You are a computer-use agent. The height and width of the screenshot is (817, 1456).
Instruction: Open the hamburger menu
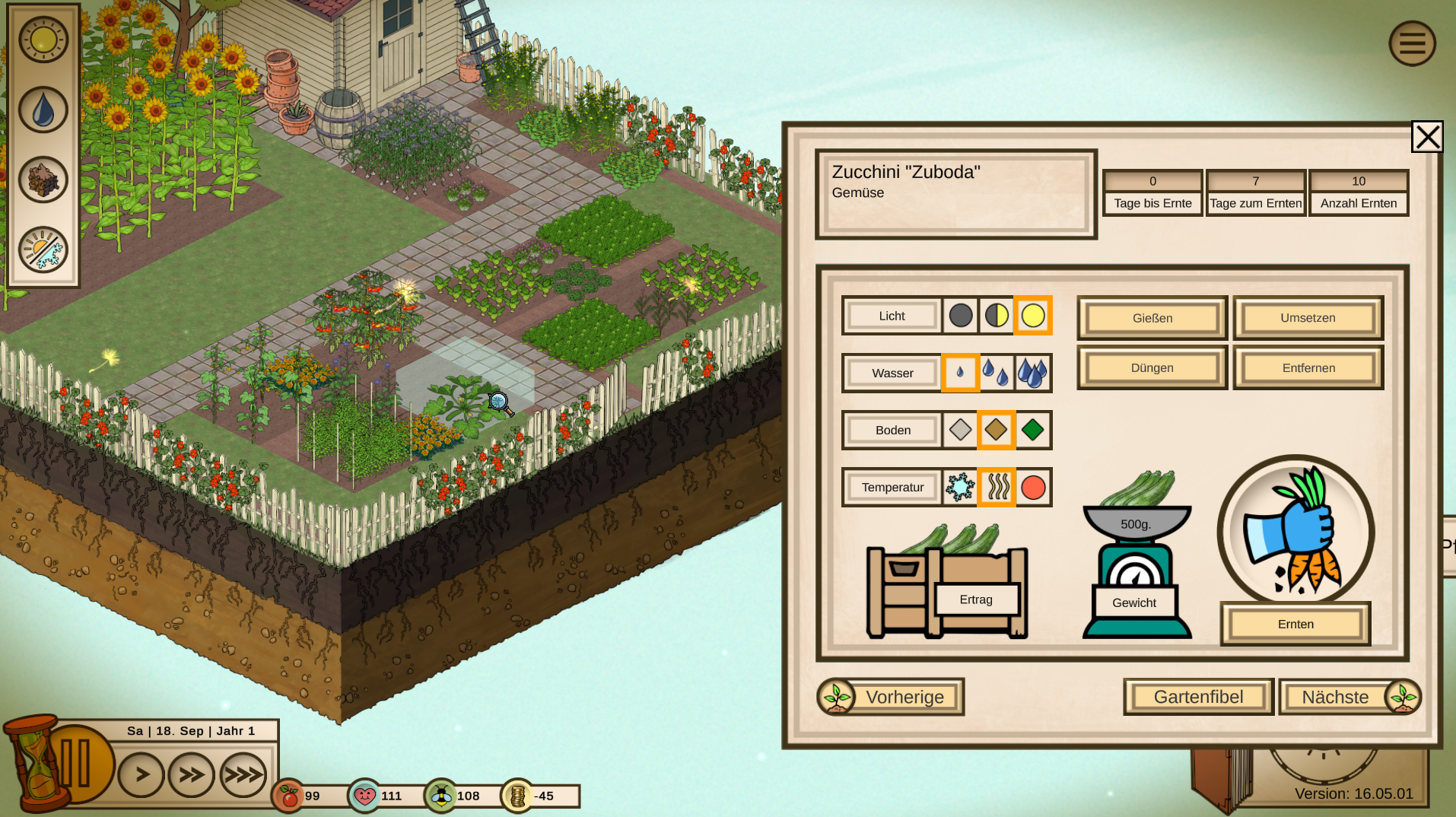coord(1412,43)
